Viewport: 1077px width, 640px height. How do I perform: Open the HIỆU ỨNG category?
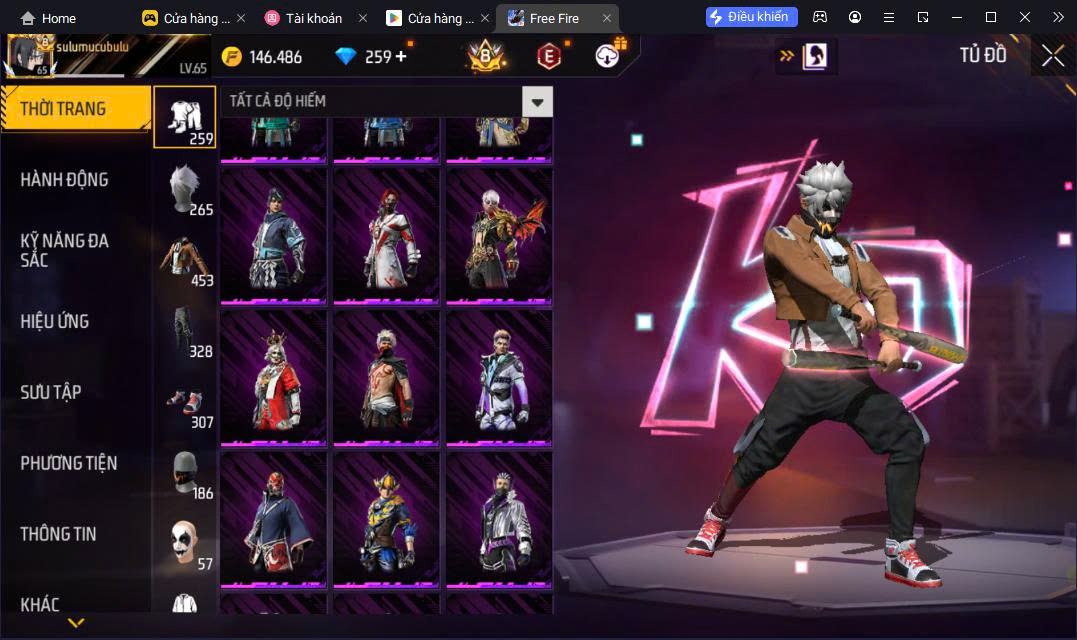(x=55, y=321)
